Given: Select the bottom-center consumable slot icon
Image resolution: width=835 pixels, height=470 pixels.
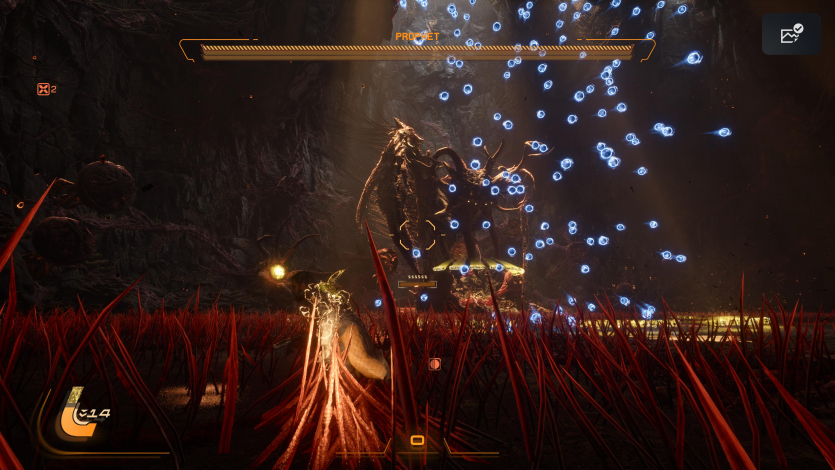Looking at the screenshot, I should pos(417,440).
